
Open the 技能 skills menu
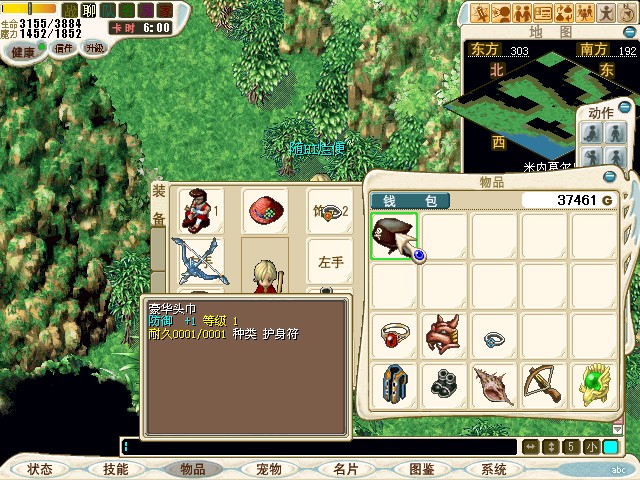click(x=115, y=468)
